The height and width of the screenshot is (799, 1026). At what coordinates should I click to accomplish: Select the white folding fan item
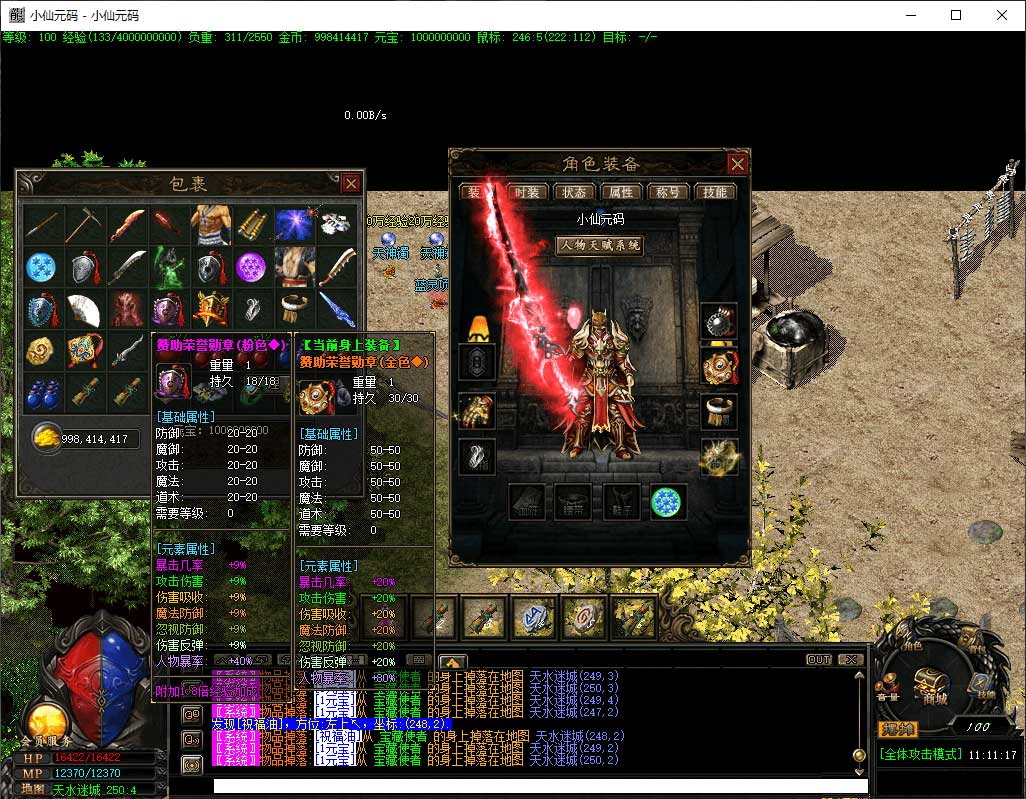pyautogui.click(x=85, y=309)
